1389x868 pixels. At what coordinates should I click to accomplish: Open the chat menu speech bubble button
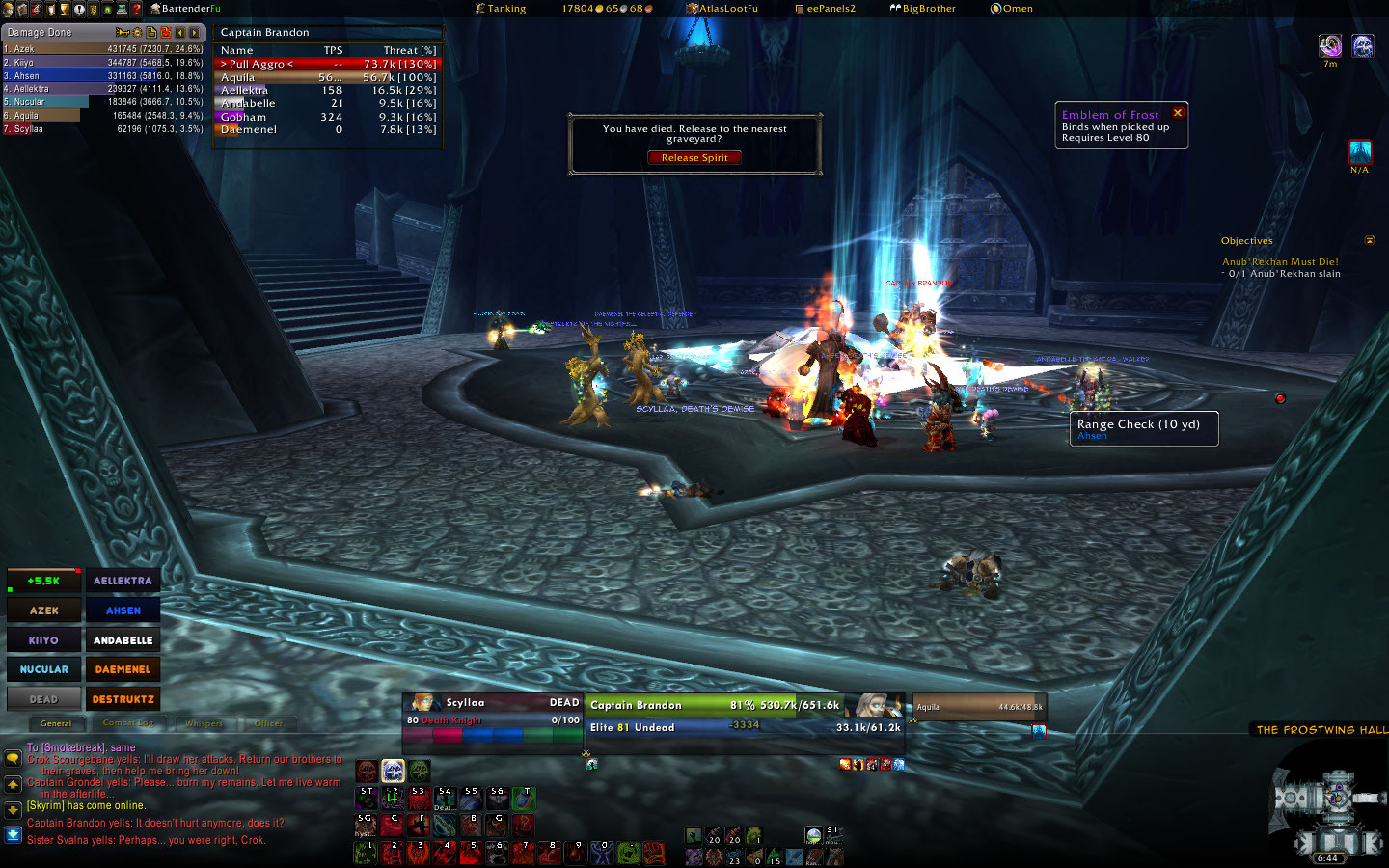(13, 759)
